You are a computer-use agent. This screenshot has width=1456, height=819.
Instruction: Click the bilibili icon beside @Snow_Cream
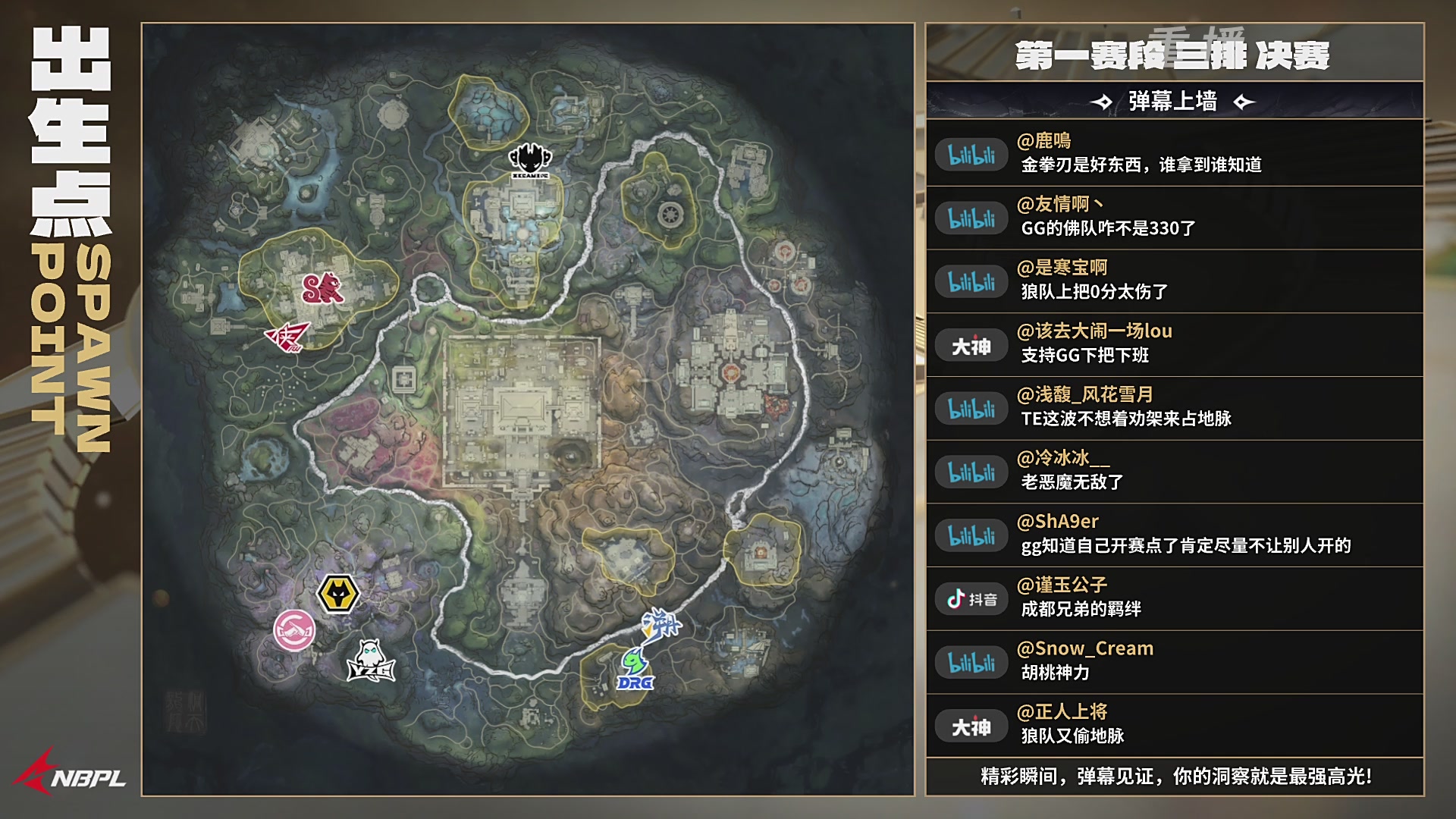pyautogui.click(x=971, y=661)
